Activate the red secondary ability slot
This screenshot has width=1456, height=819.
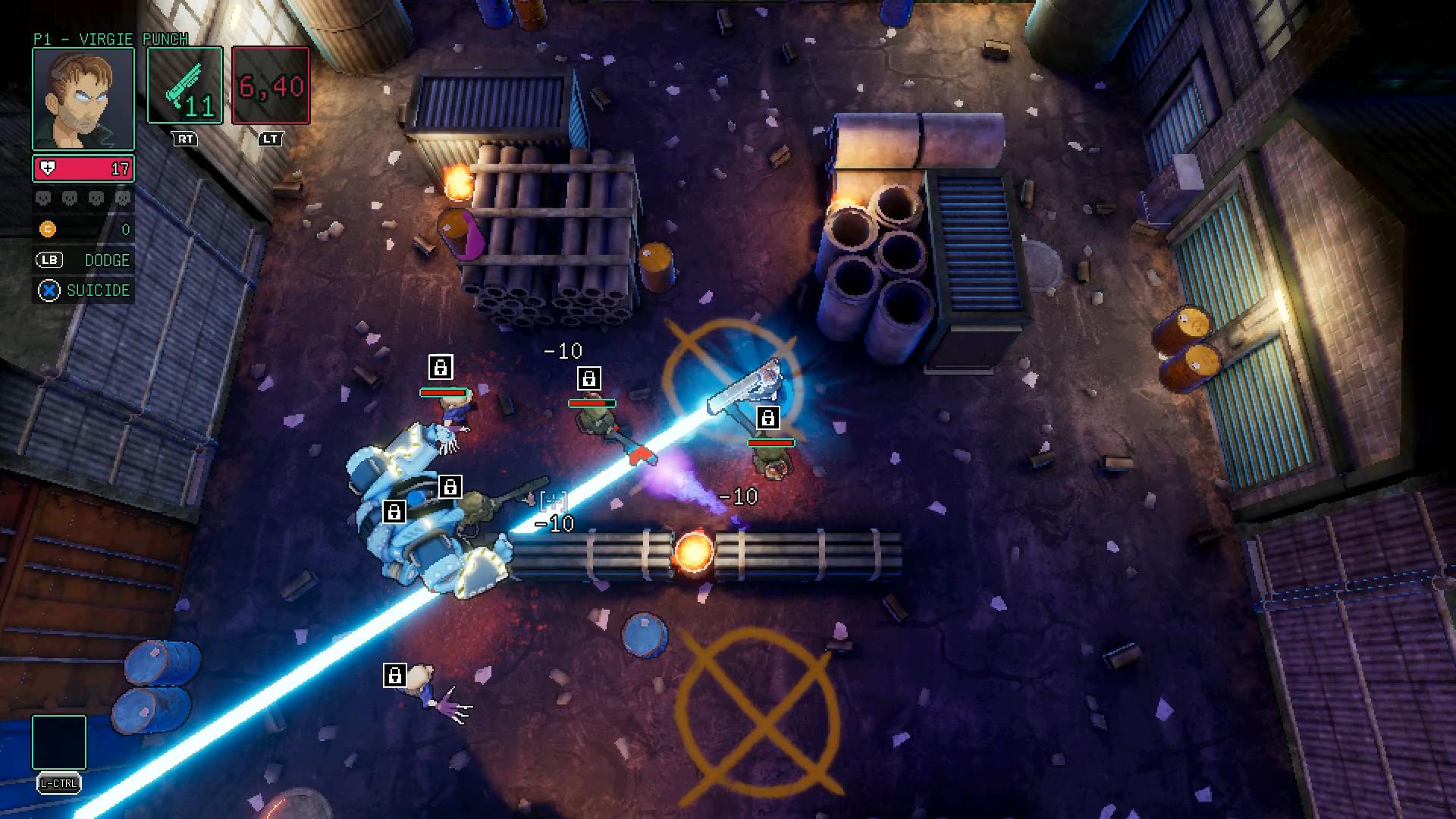[x=271, y=85]
